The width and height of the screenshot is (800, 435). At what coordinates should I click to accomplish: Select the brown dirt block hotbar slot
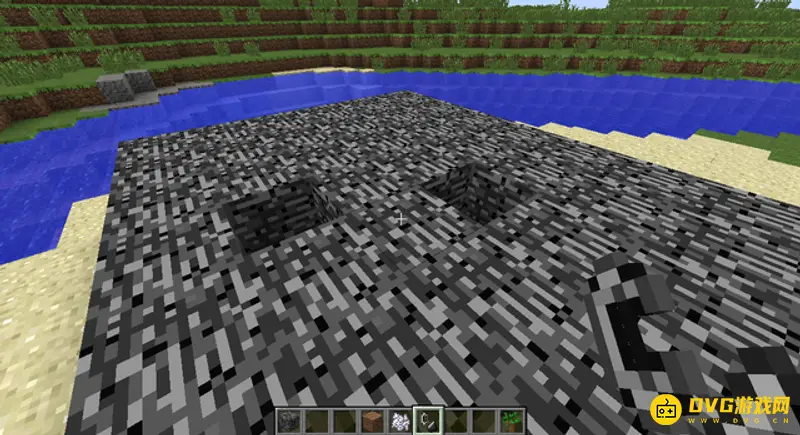point(370,421)
